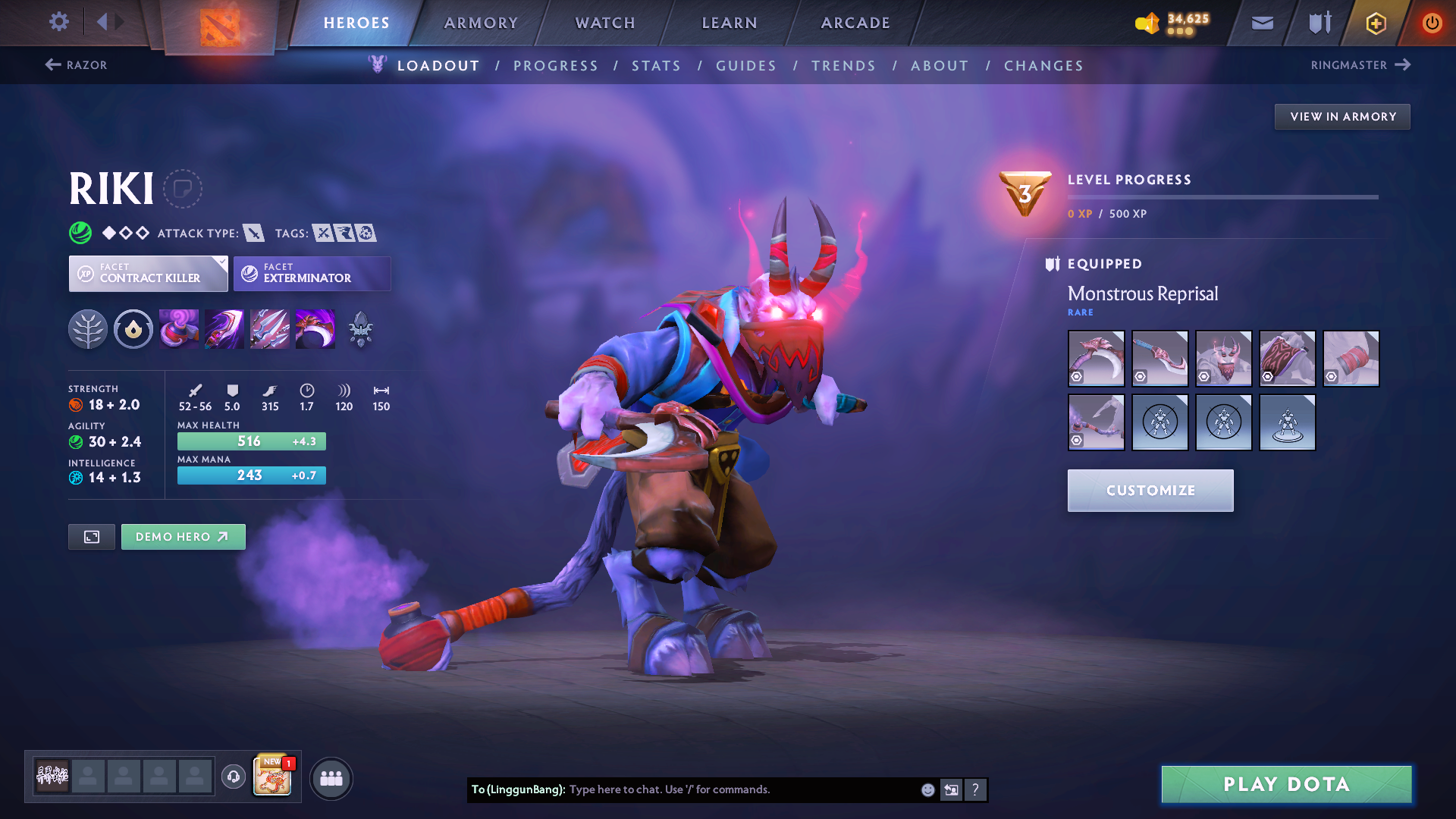Switch to the Progress tab

coord(556,66)
